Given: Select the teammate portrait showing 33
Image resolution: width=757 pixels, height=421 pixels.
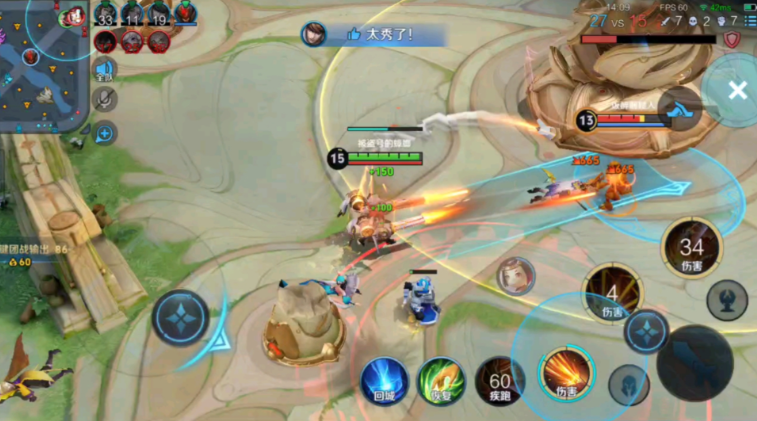Looking at the screenshot, I should (x=105, y=14).
